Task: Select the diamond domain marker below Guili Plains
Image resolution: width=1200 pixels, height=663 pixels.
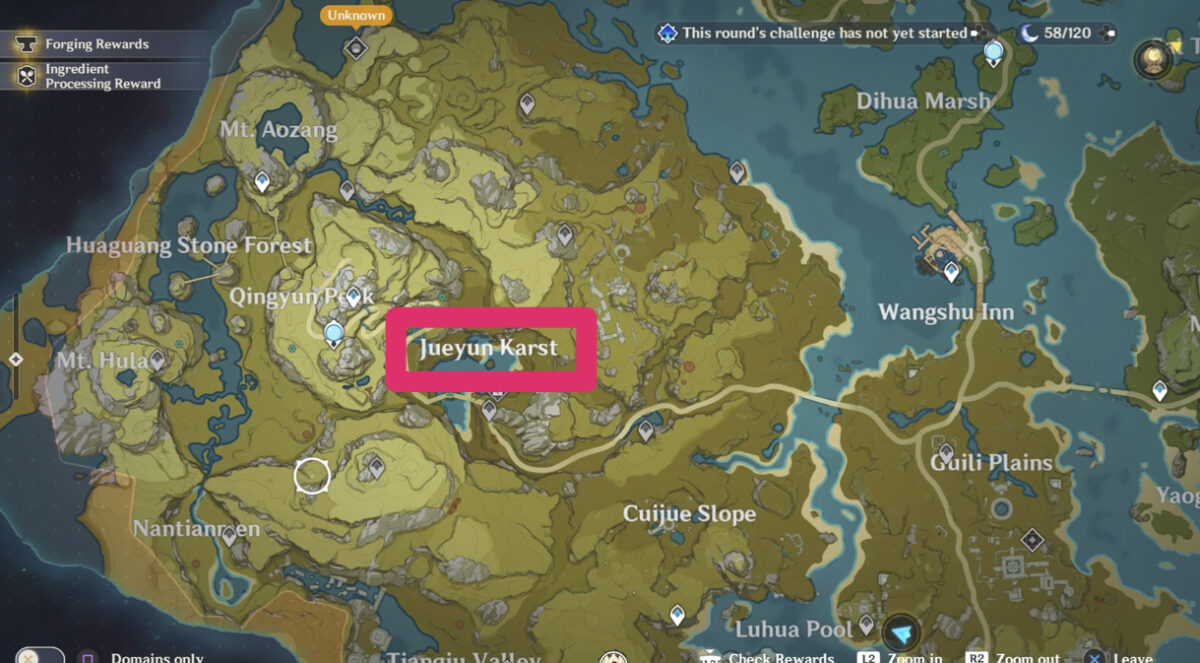Action: tap(1031, 541)
